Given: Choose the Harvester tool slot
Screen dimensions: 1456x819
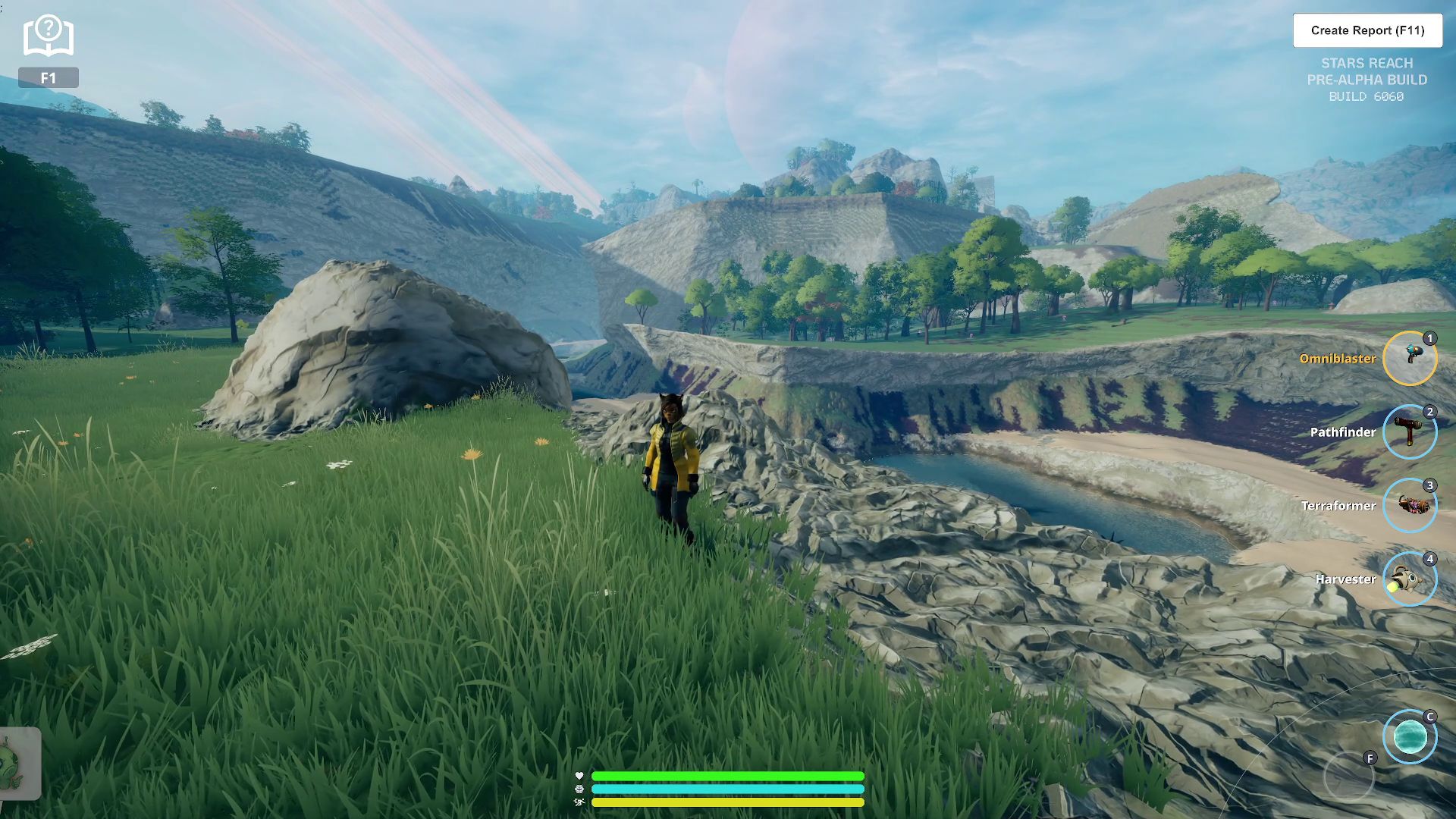Looking at the screenshot, I should 1409,579.
